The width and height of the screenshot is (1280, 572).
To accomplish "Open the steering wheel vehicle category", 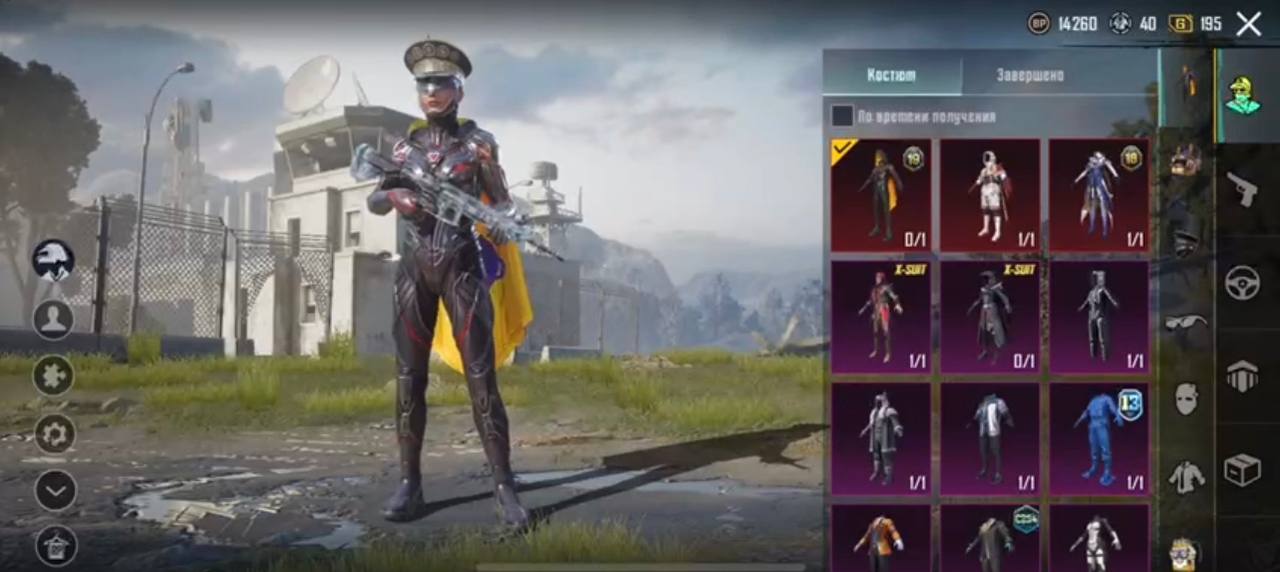I will coord(1243,283).
